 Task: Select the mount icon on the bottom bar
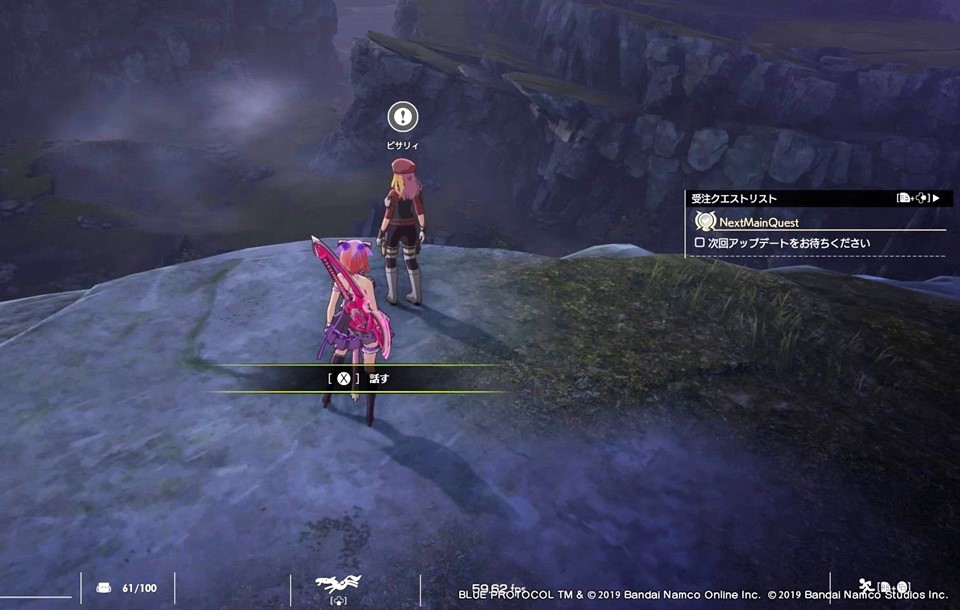pos(337,584)
